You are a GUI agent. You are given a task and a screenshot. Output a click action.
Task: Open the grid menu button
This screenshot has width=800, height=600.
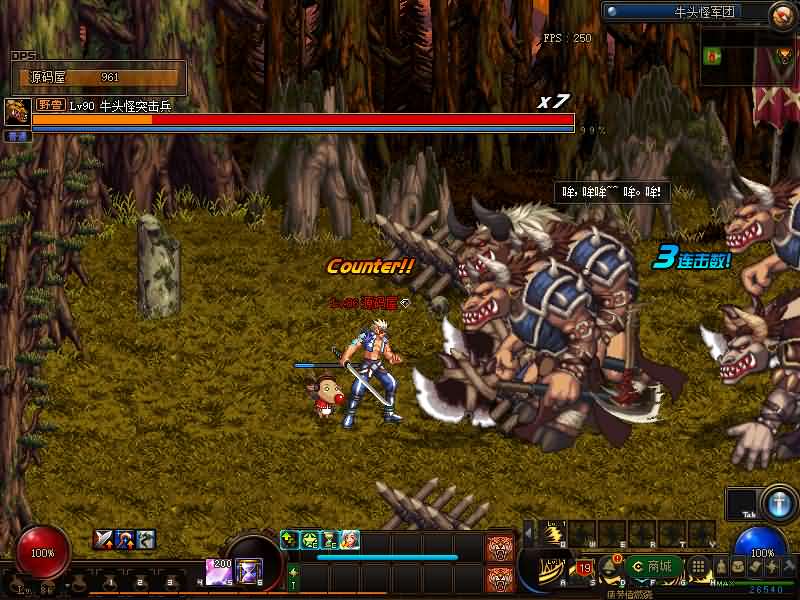(700, 567)
